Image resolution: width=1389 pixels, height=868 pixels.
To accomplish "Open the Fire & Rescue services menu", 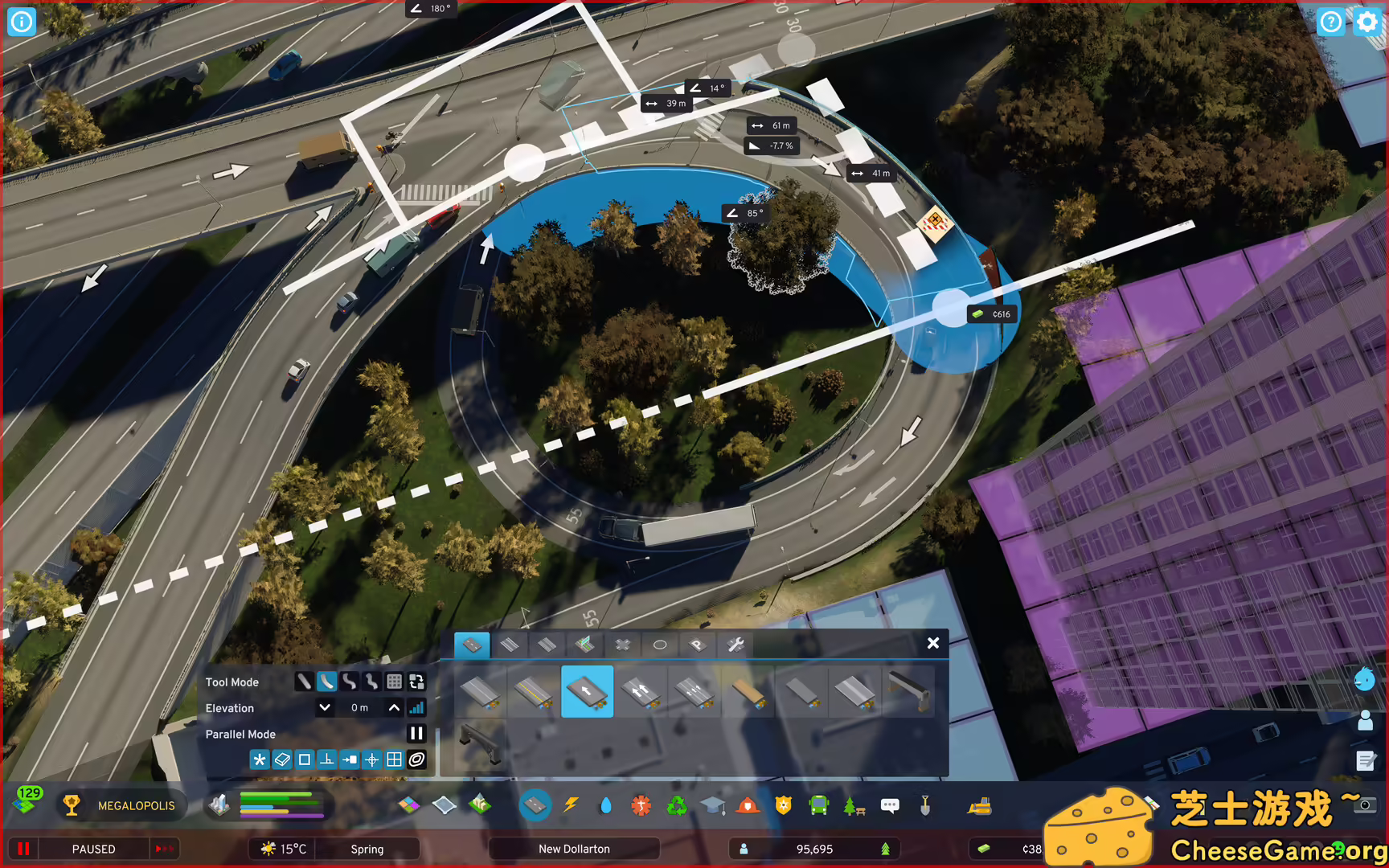I will 748,806.
